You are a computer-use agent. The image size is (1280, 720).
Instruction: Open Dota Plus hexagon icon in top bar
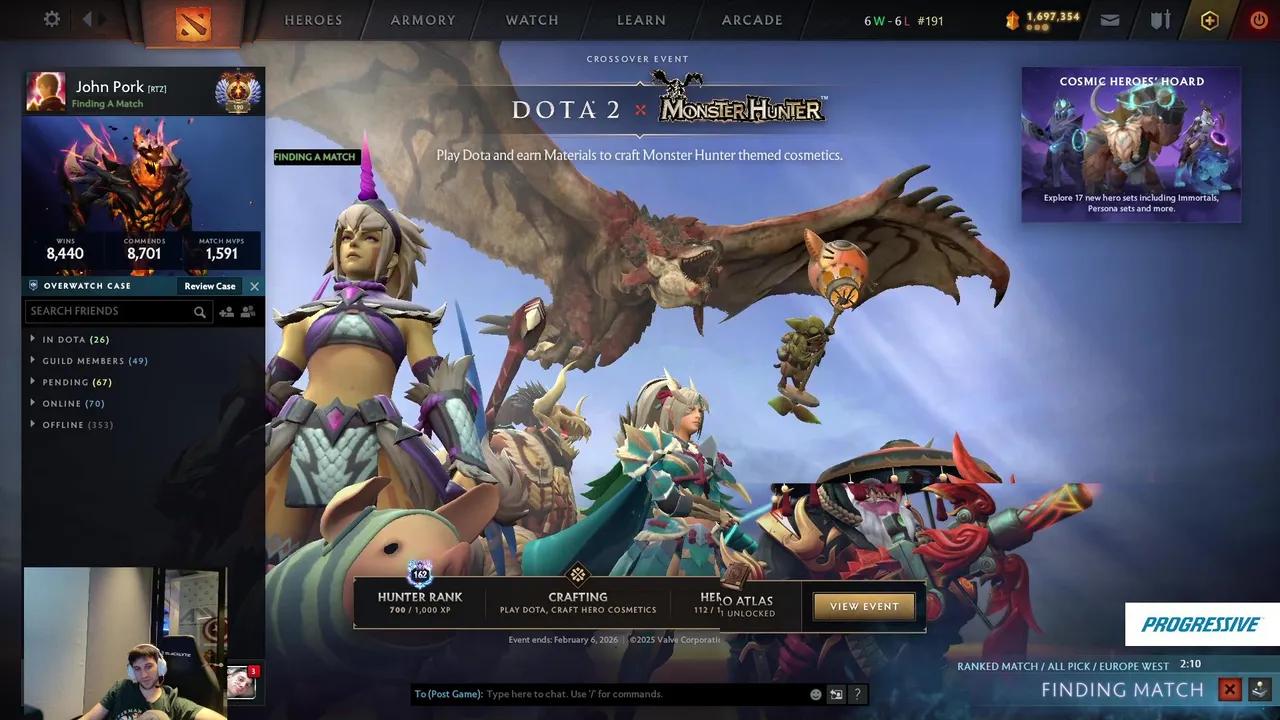tap(1209, 19)
